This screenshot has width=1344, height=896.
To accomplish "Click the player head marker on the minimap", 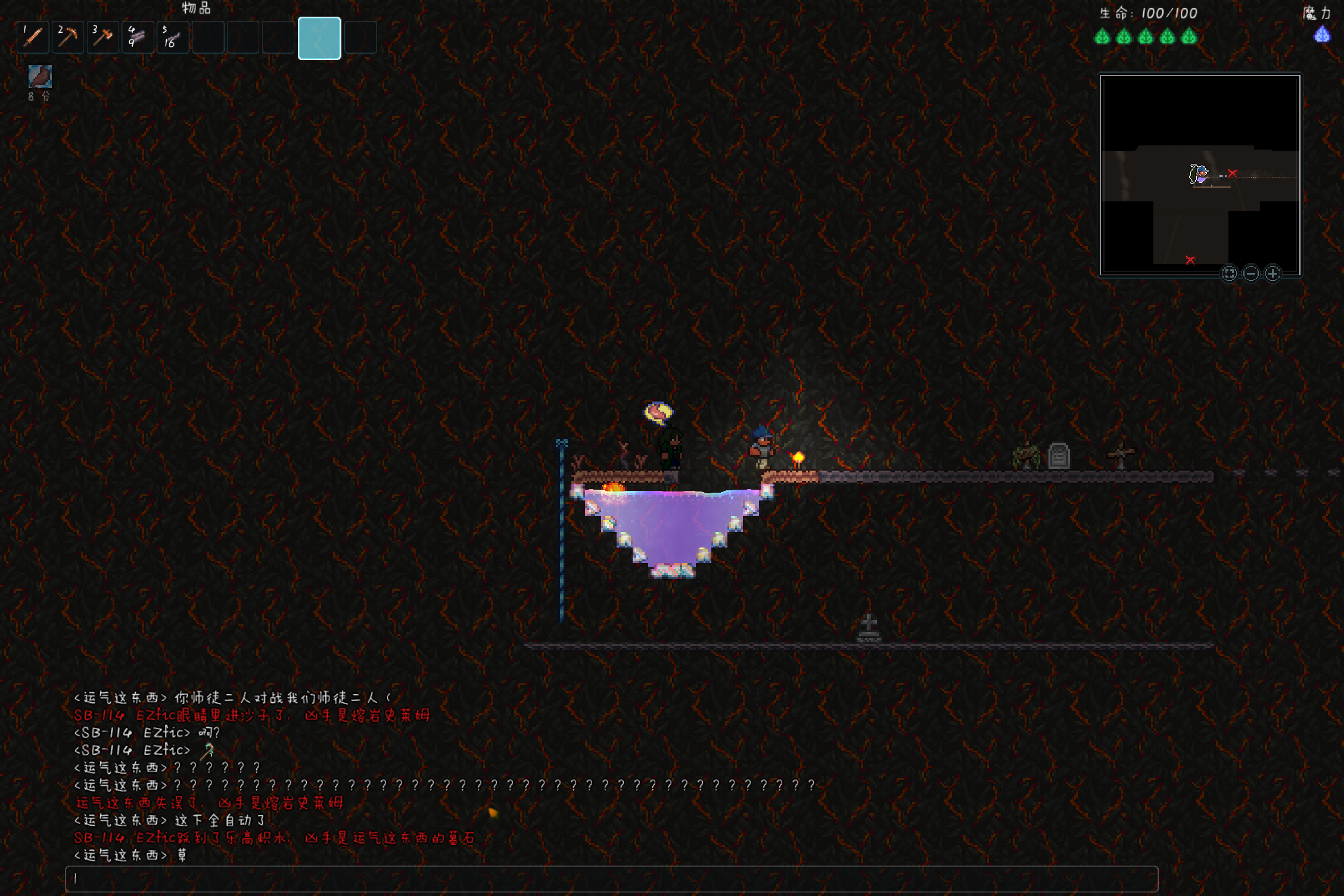I will tap(1199, 174).
